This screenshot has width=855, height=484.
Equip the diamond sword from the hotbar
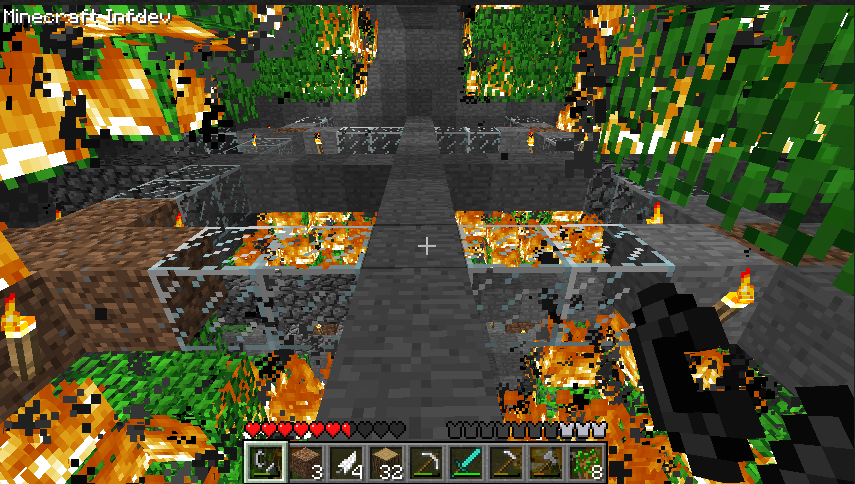pyautogui.click(x=467, y=462)
